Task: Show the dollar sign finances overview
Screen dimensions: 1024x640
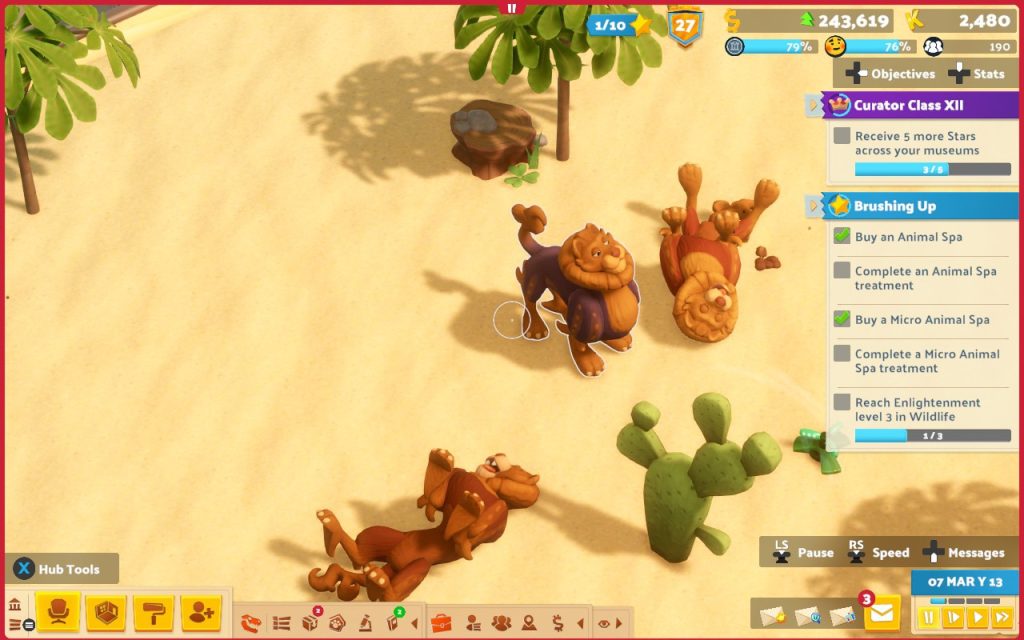Action: pos(557,623)
